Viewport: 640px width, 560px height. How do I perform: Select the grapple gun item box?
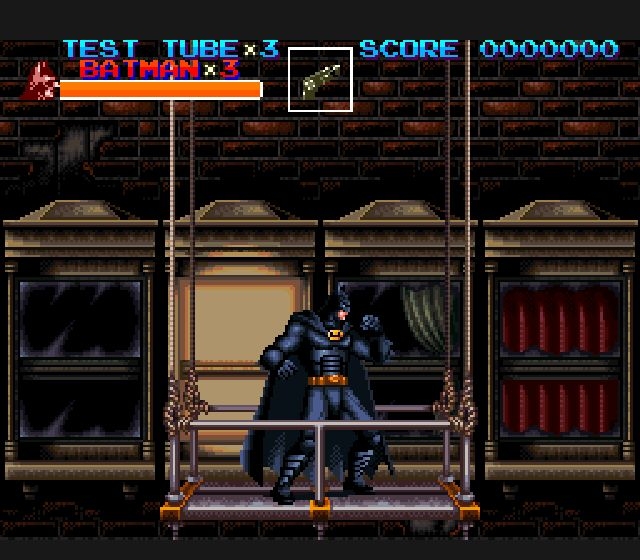320,79
